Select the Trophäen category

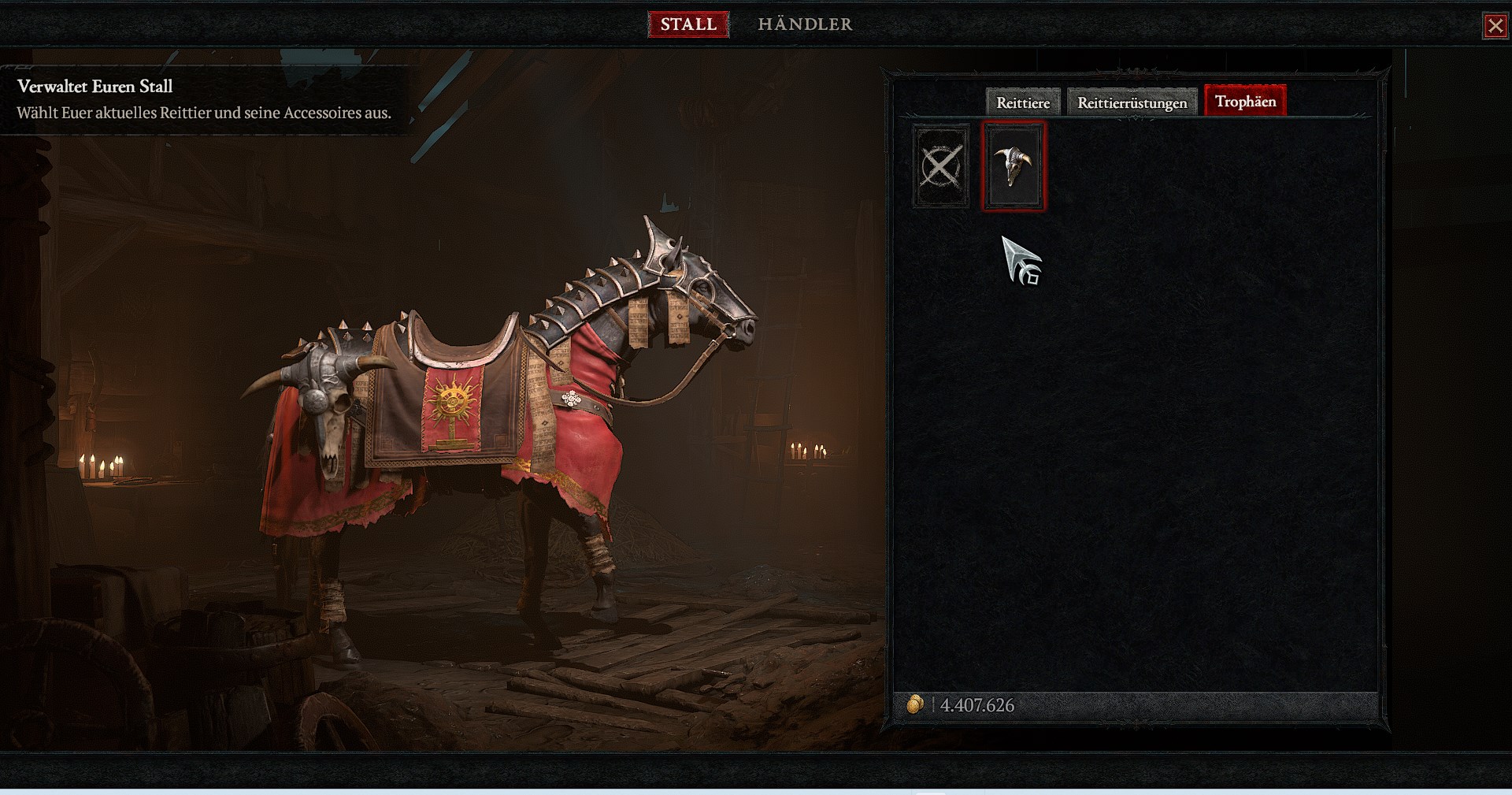pos(1245,102)
